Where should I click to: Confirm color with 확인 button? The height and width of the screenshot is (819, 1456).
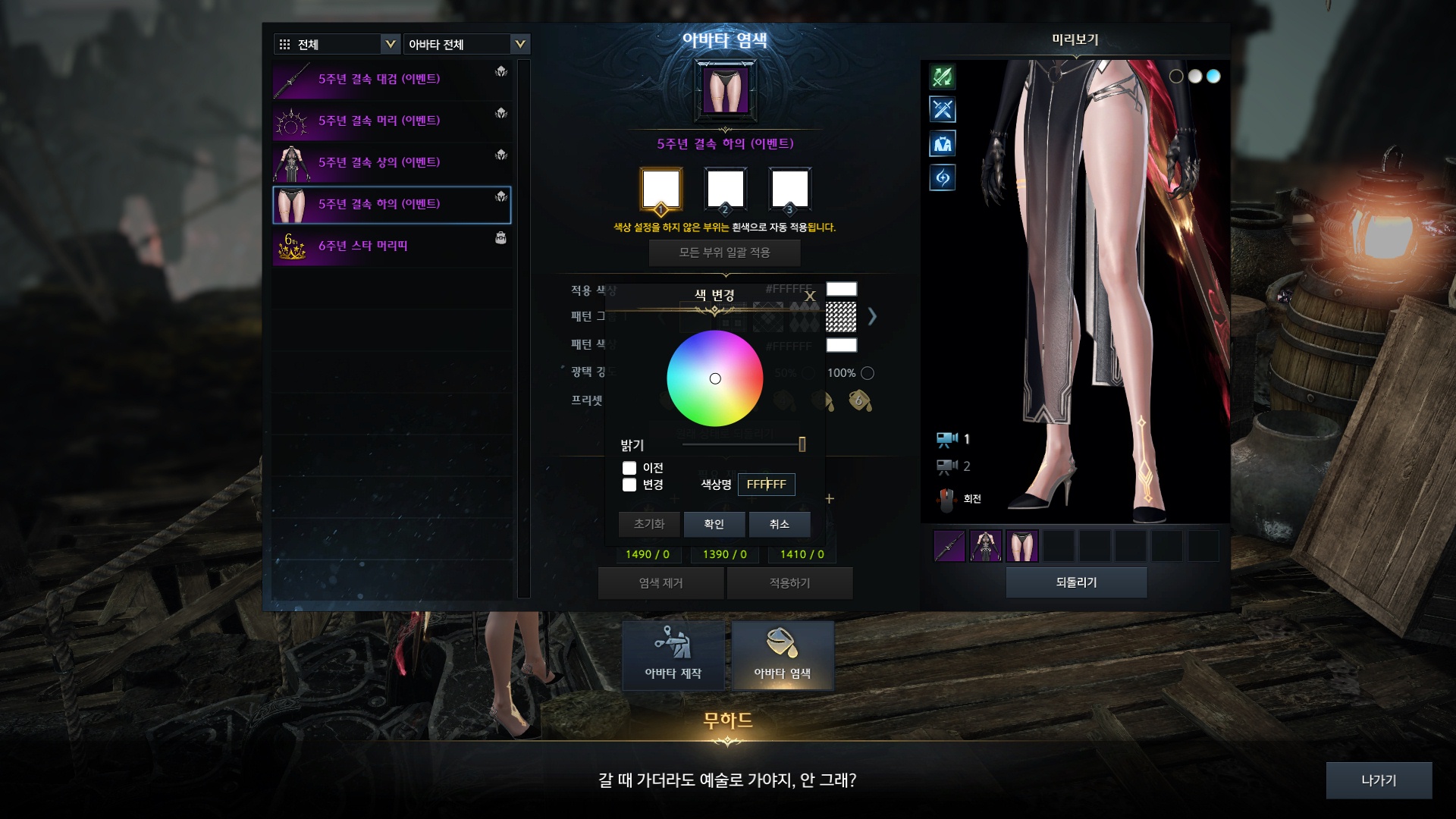714,524
